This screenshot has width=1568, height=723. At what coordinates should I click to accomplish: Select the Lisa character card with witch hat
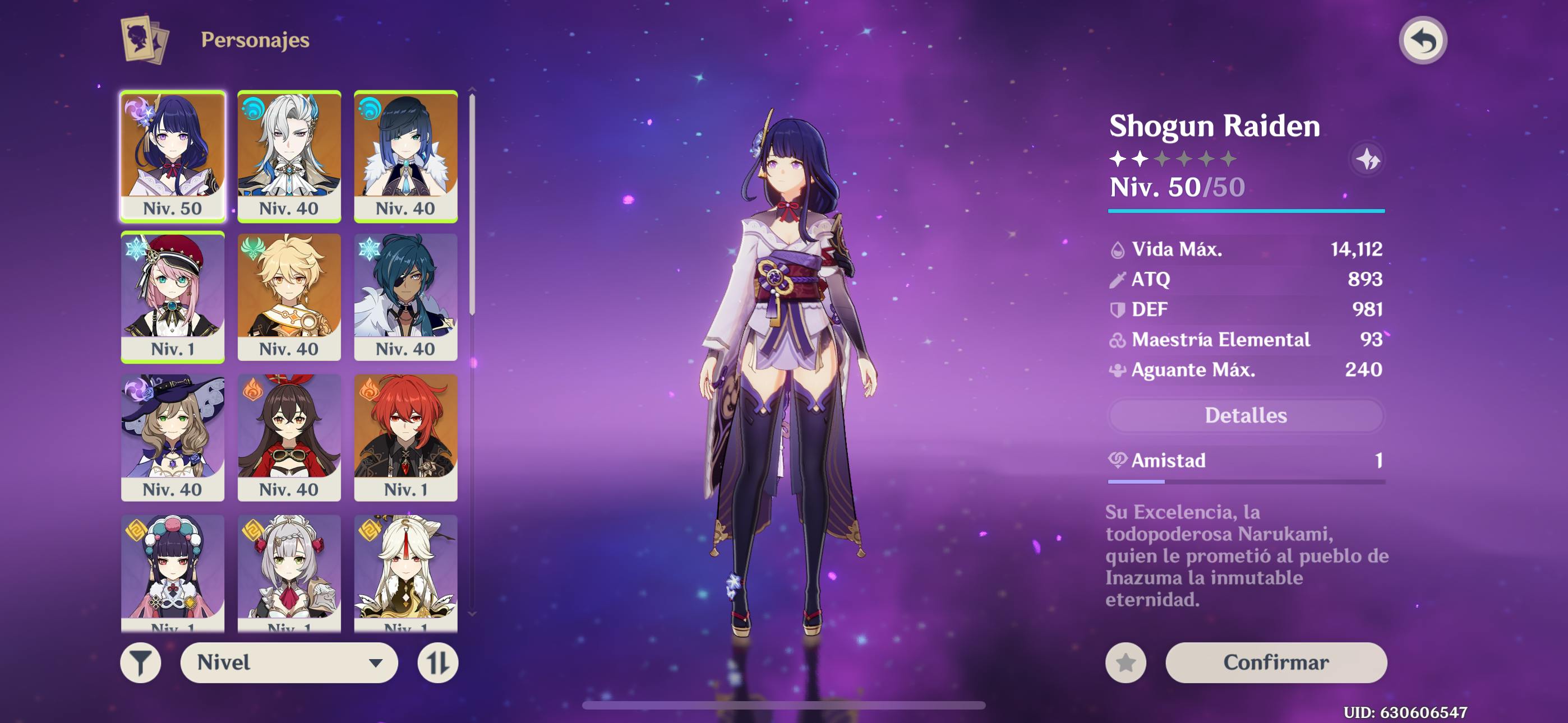click(x=173, y=437)
